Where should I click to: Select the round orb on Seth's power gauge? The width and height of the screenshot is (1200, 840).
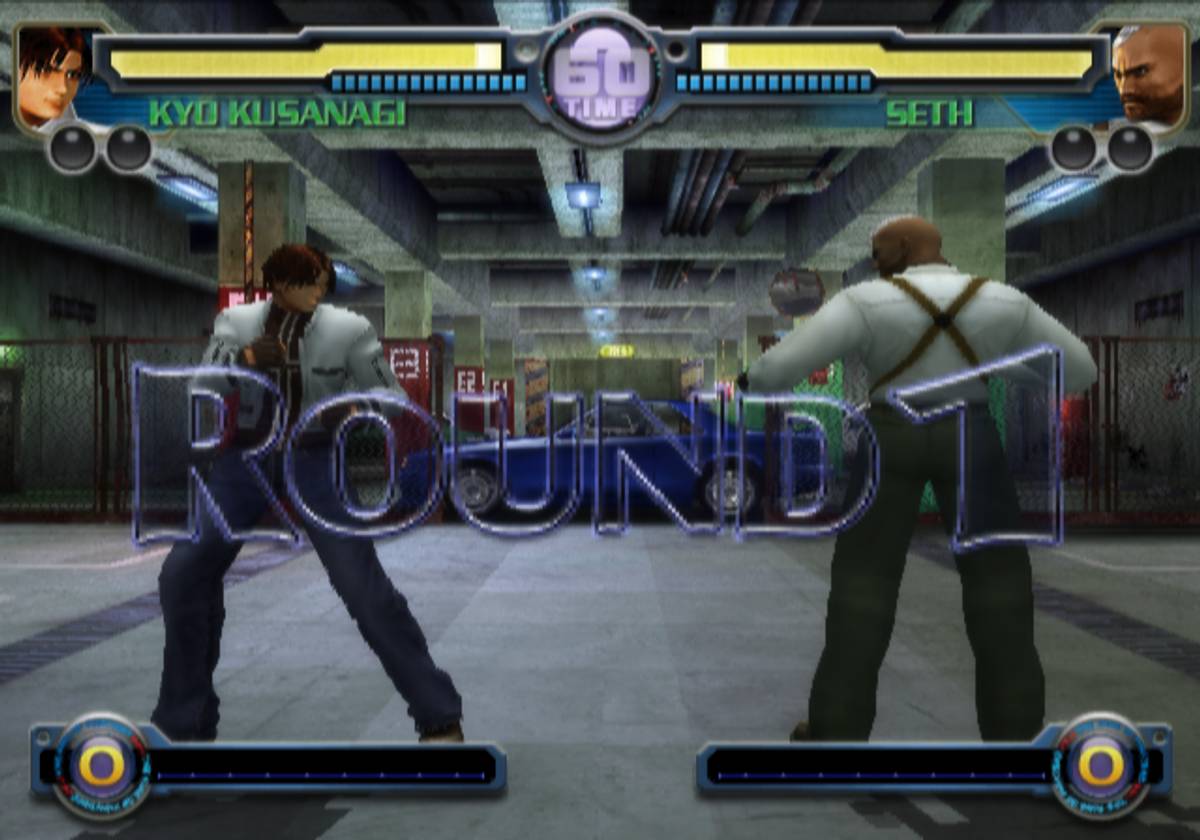point(1100,768)
